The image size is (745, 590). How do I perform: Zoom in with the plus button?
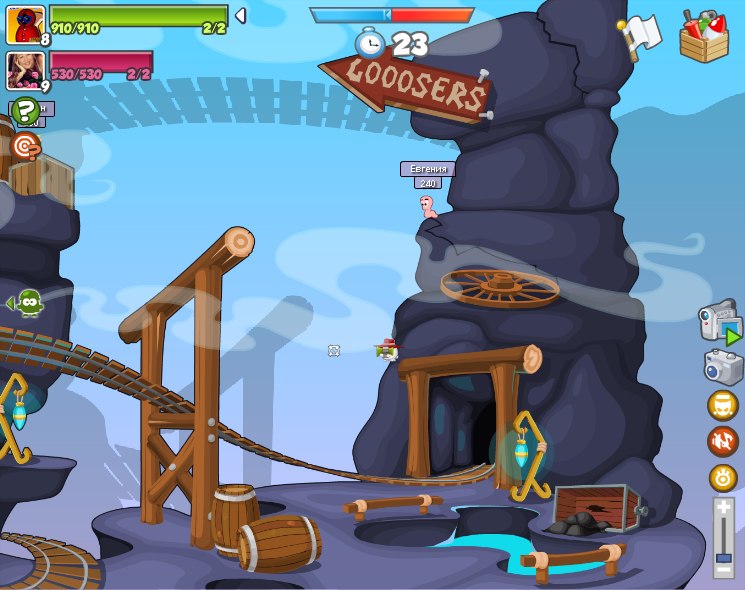tap(723, 509)
